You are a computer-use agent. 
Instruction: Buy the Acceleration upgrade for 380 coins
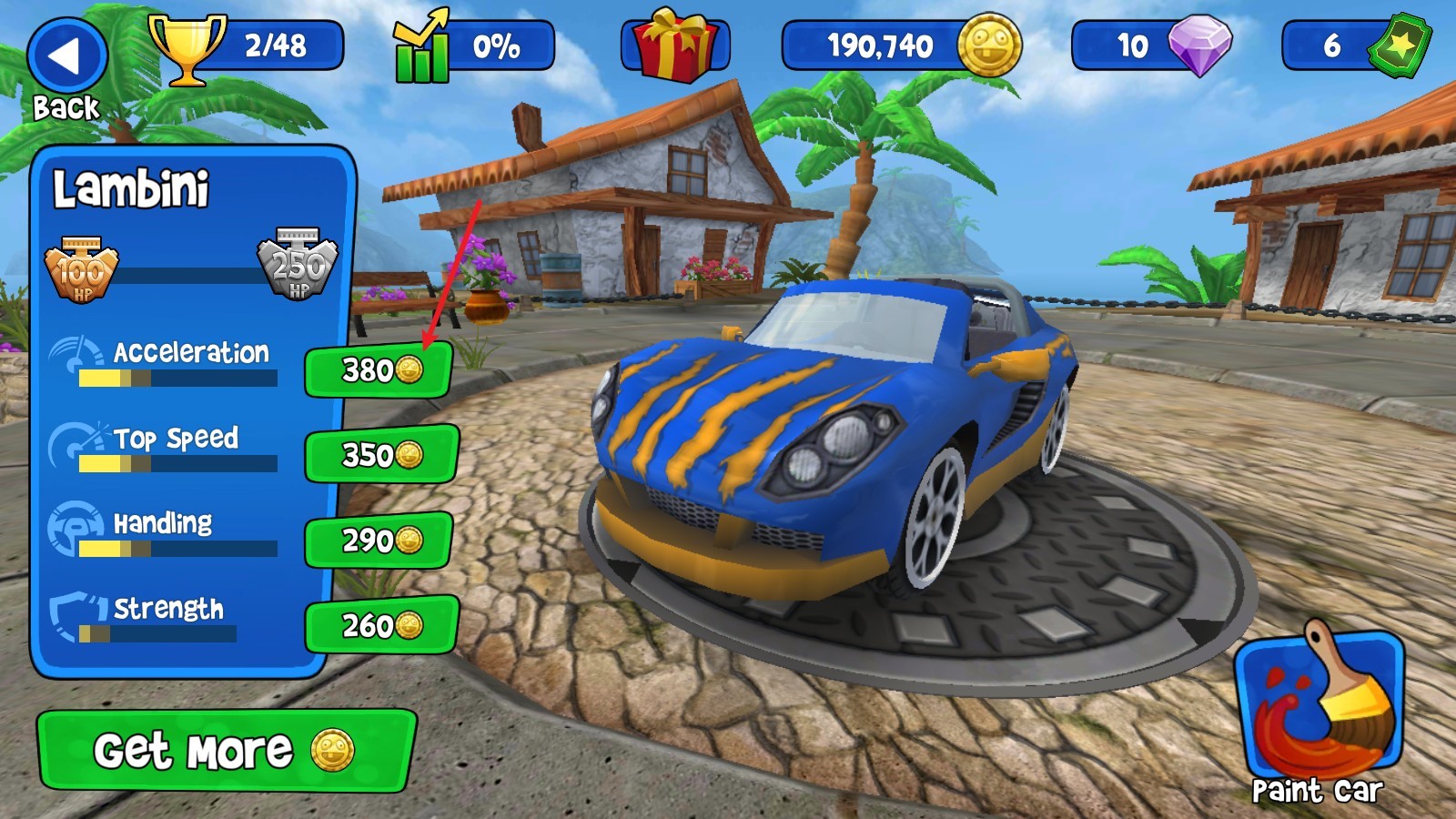coord(379,370)
